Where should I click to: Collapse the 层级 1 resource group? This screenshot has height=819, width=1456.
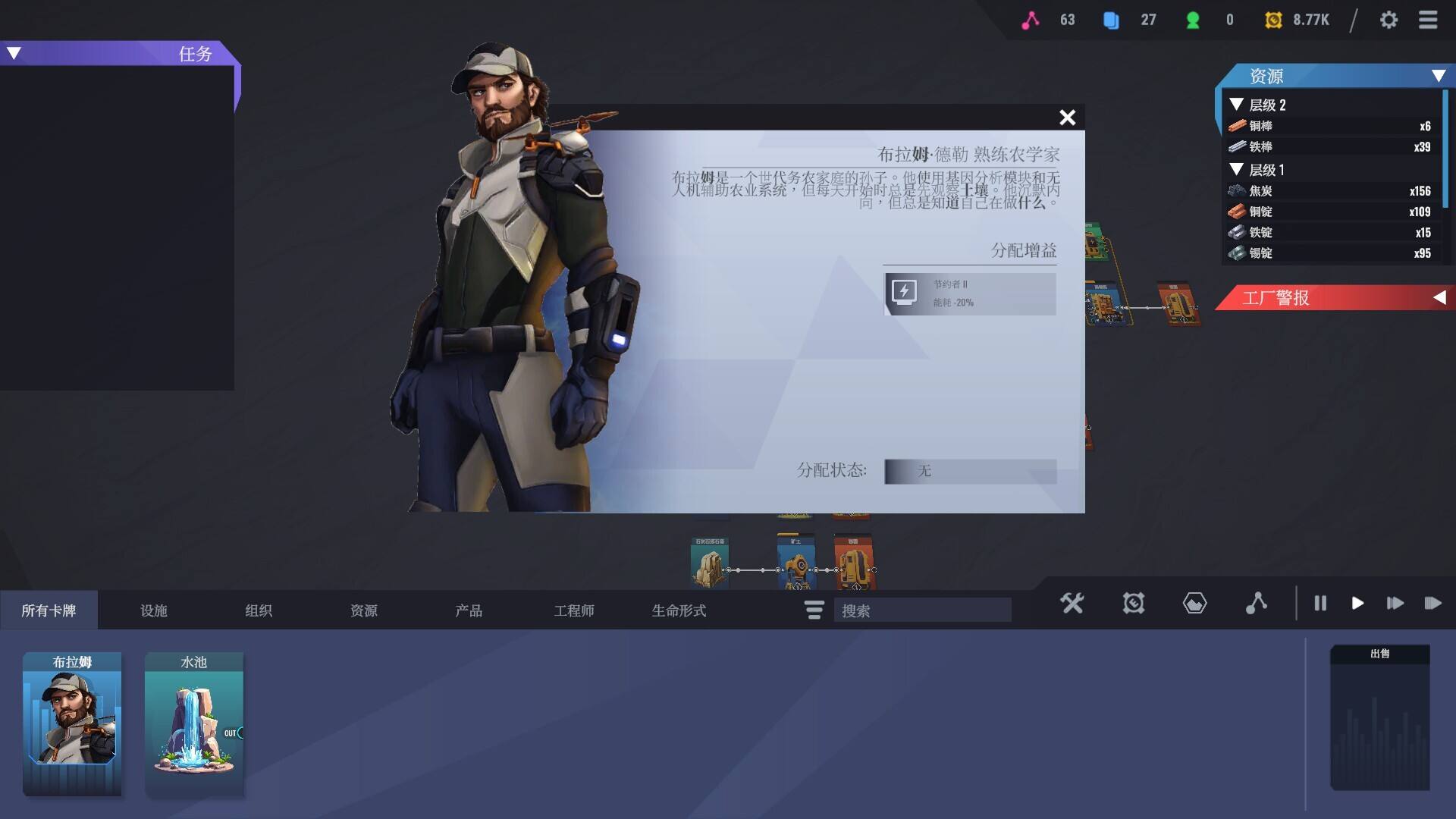tap(1235, 170)
